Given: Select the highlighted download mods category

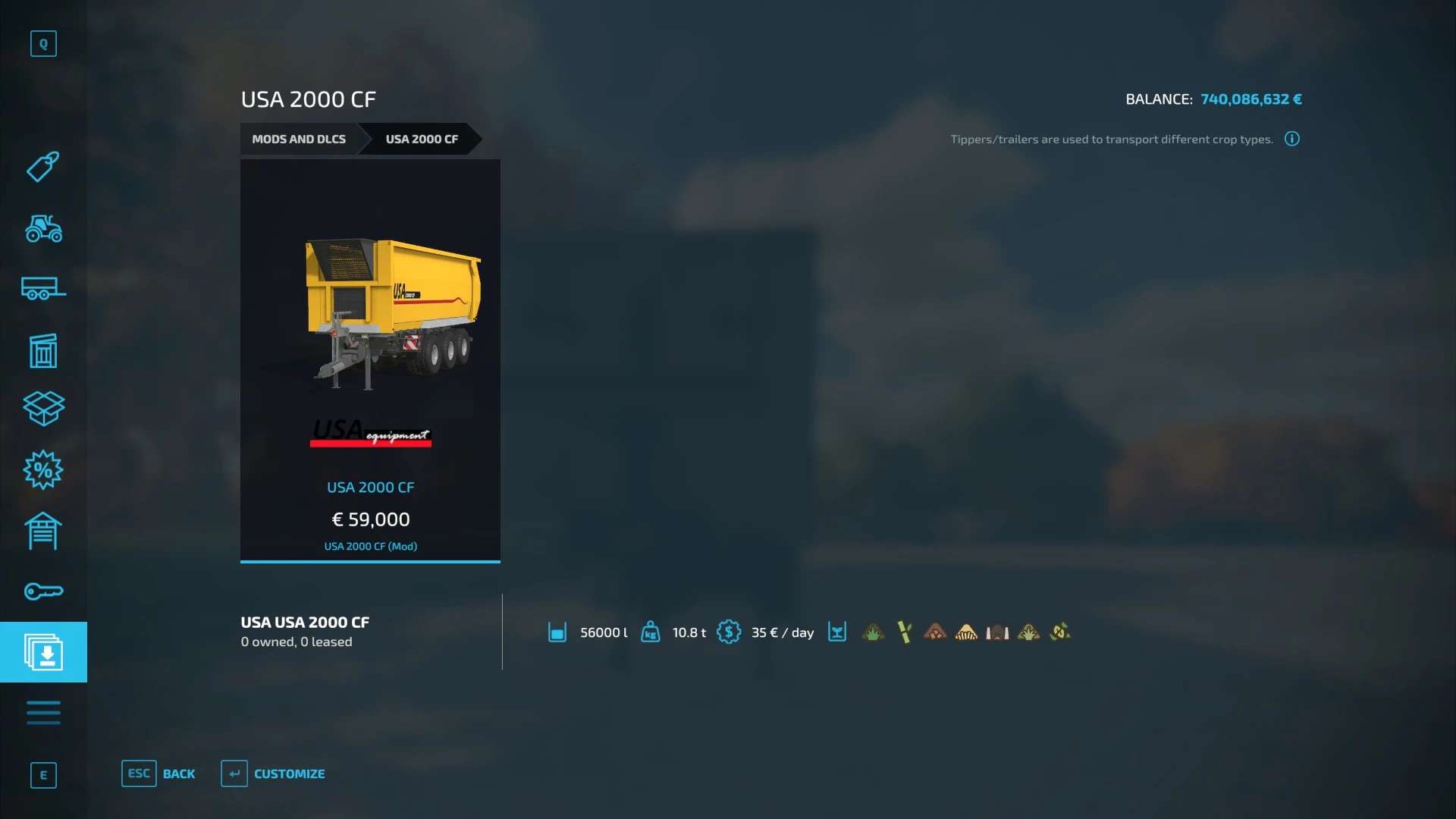Looking at the screenshot, I should [x=43, y=652].
